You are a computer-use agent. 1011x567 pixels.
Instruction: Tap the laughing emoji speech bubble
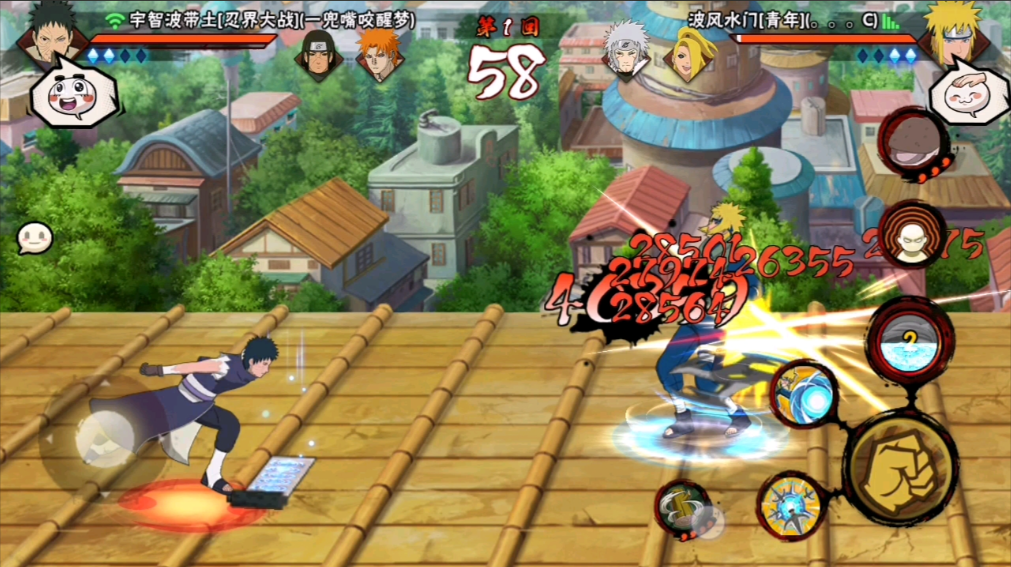tap(73, 93)
